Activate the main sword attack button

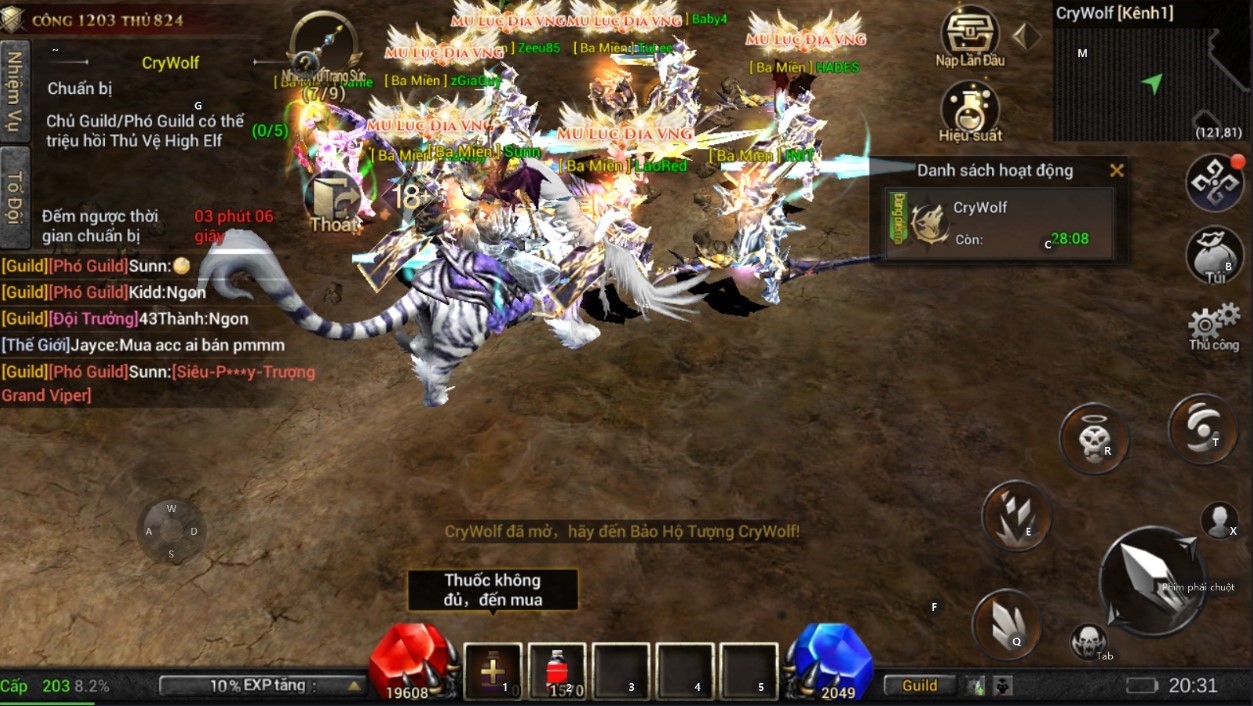[x=1151, y=579]
